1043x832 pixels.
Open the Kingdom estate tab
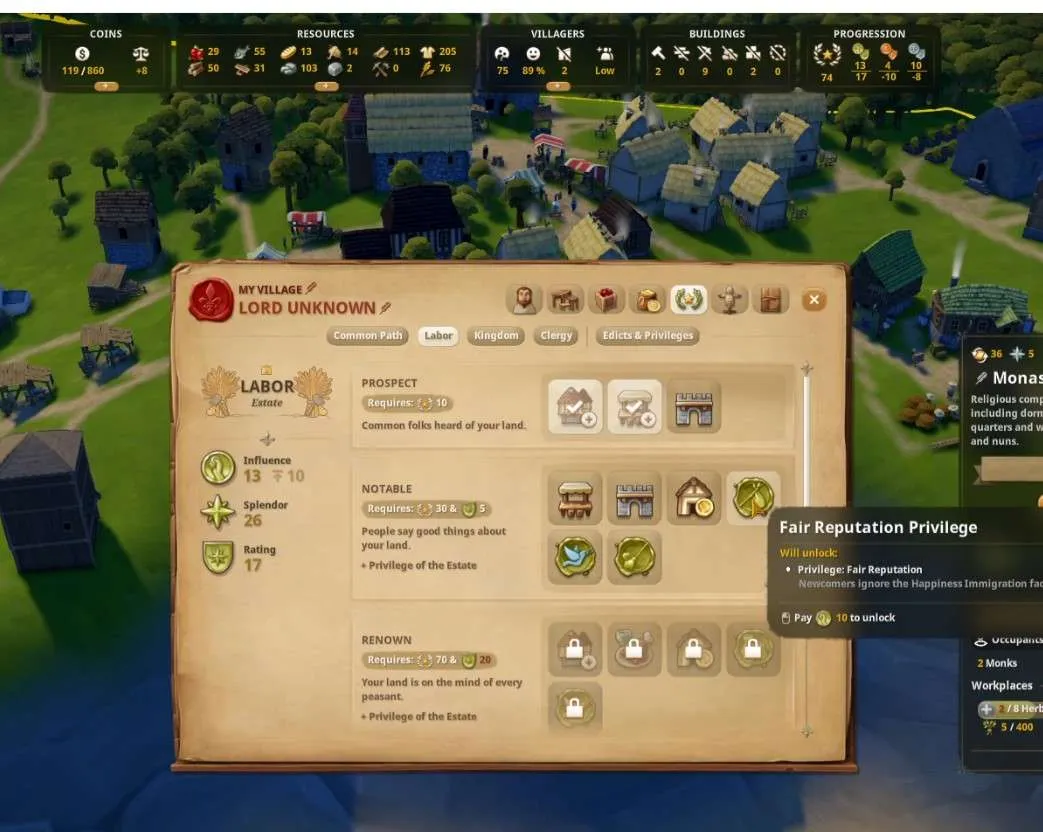[x=496, y=336]
